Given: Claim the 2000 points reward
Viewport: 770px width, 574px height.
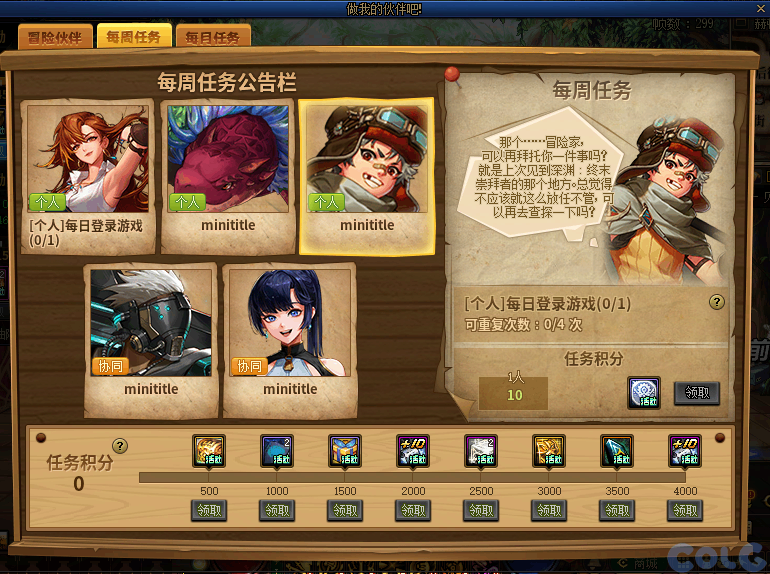Looking at the screenshot, I should tap(413, 511).
